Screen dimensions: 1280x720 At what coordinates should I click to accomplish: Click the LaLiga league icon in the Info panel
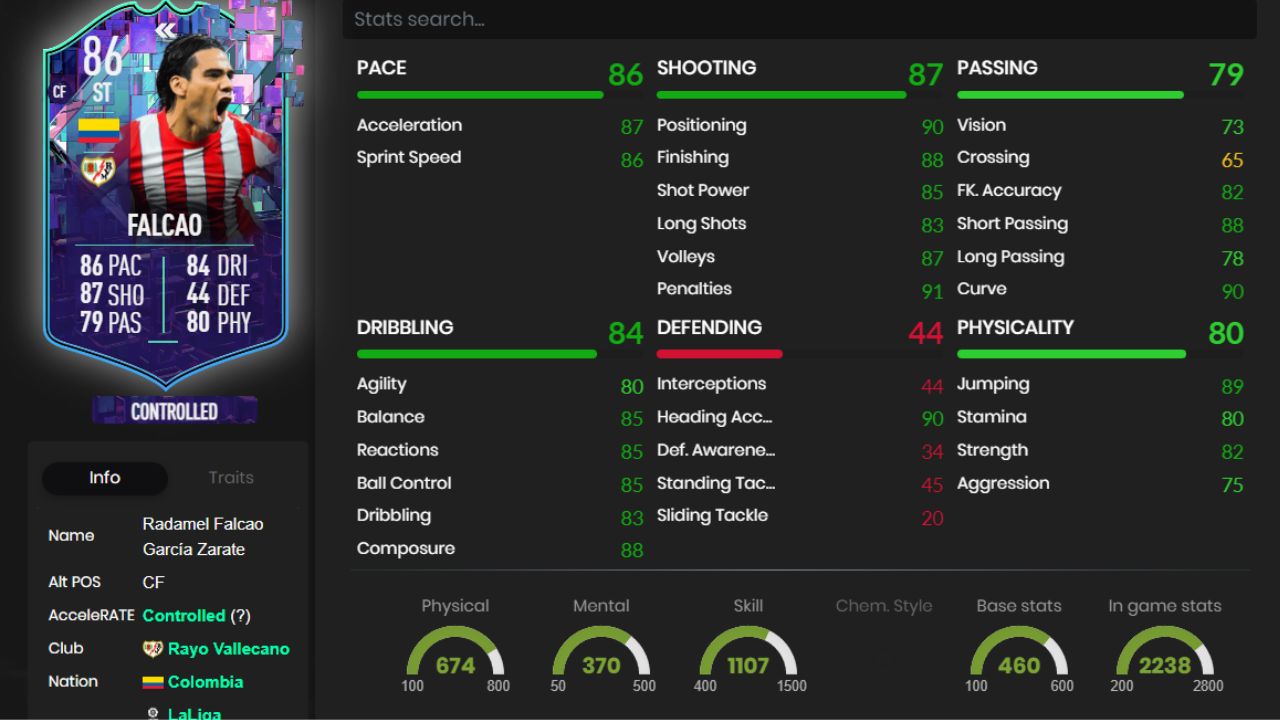[154, 712]
